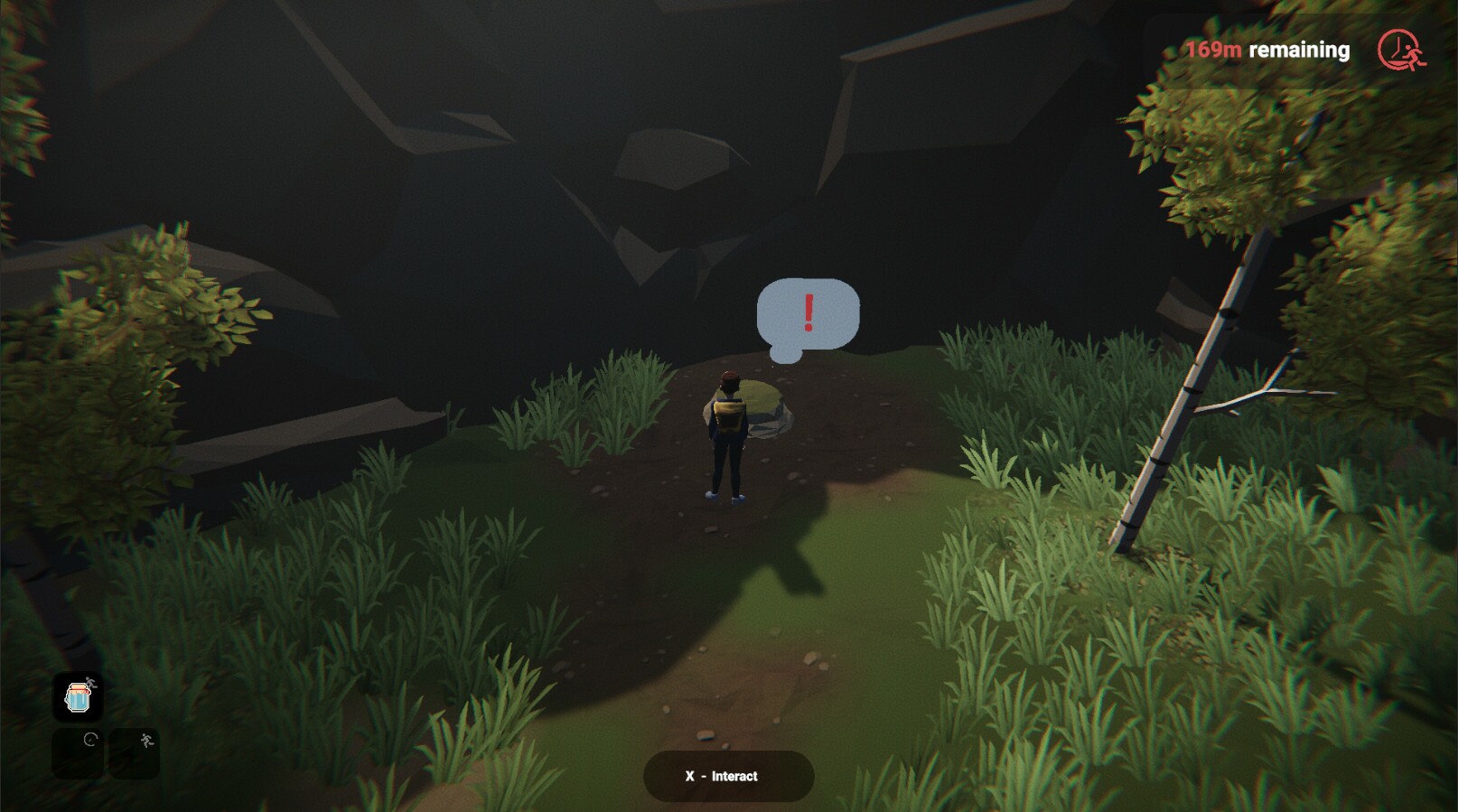Select the water jar item slot
The image size is (1458, 812).
(x=78, y=697)
